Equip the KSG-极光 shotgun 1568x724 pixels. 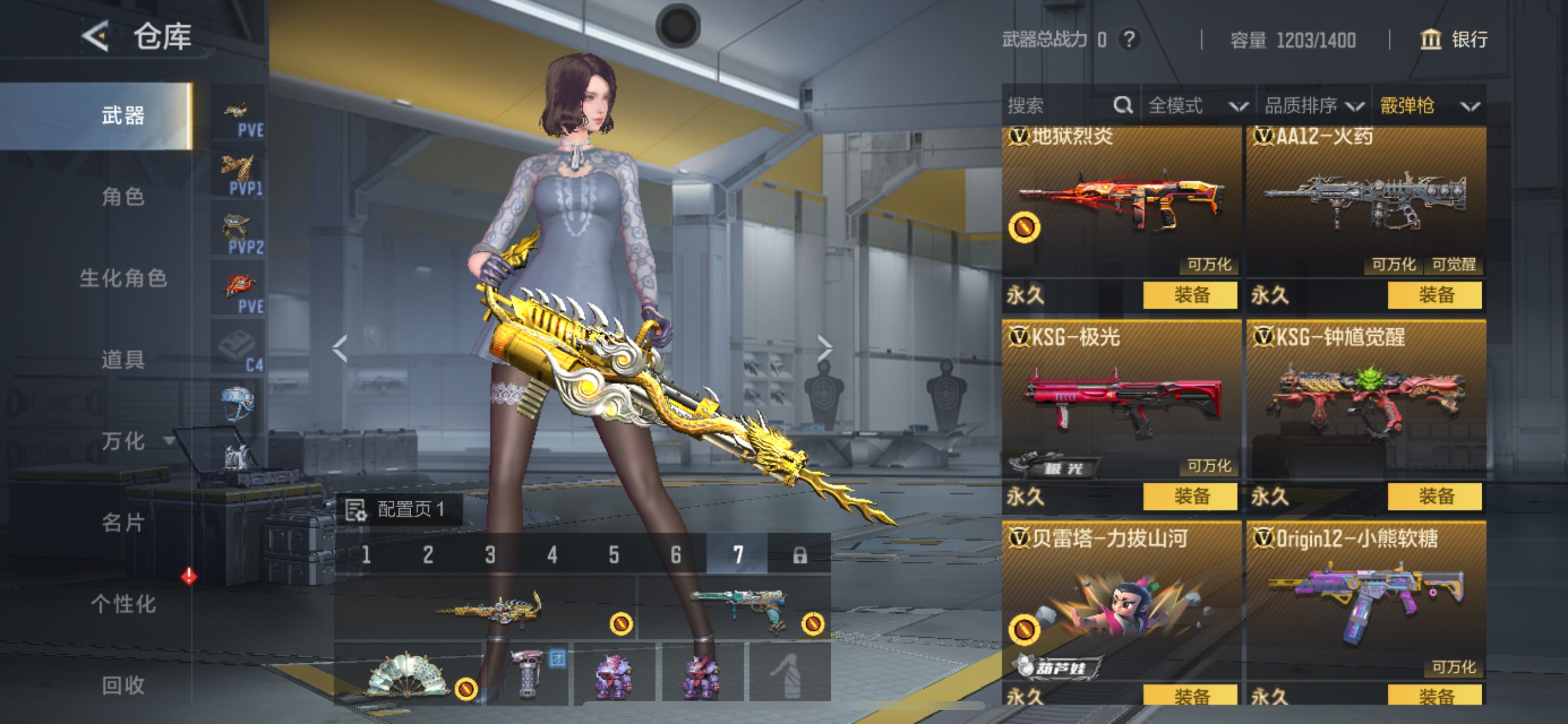point(1190,497)
